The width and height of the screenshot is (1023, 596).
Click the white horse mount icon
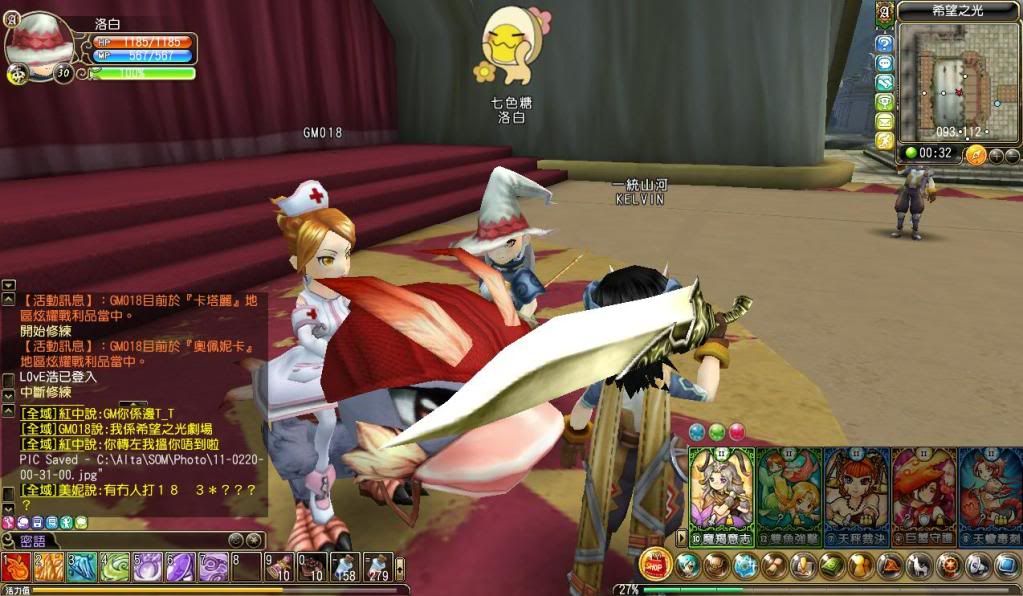coord(918,566)
